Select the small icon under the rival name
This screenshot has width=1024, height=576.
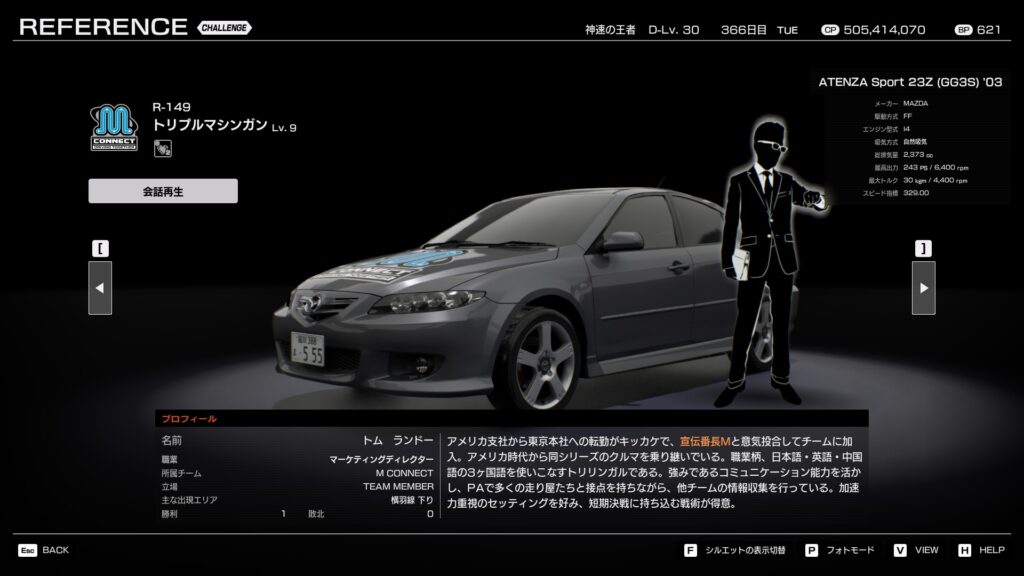161,149
